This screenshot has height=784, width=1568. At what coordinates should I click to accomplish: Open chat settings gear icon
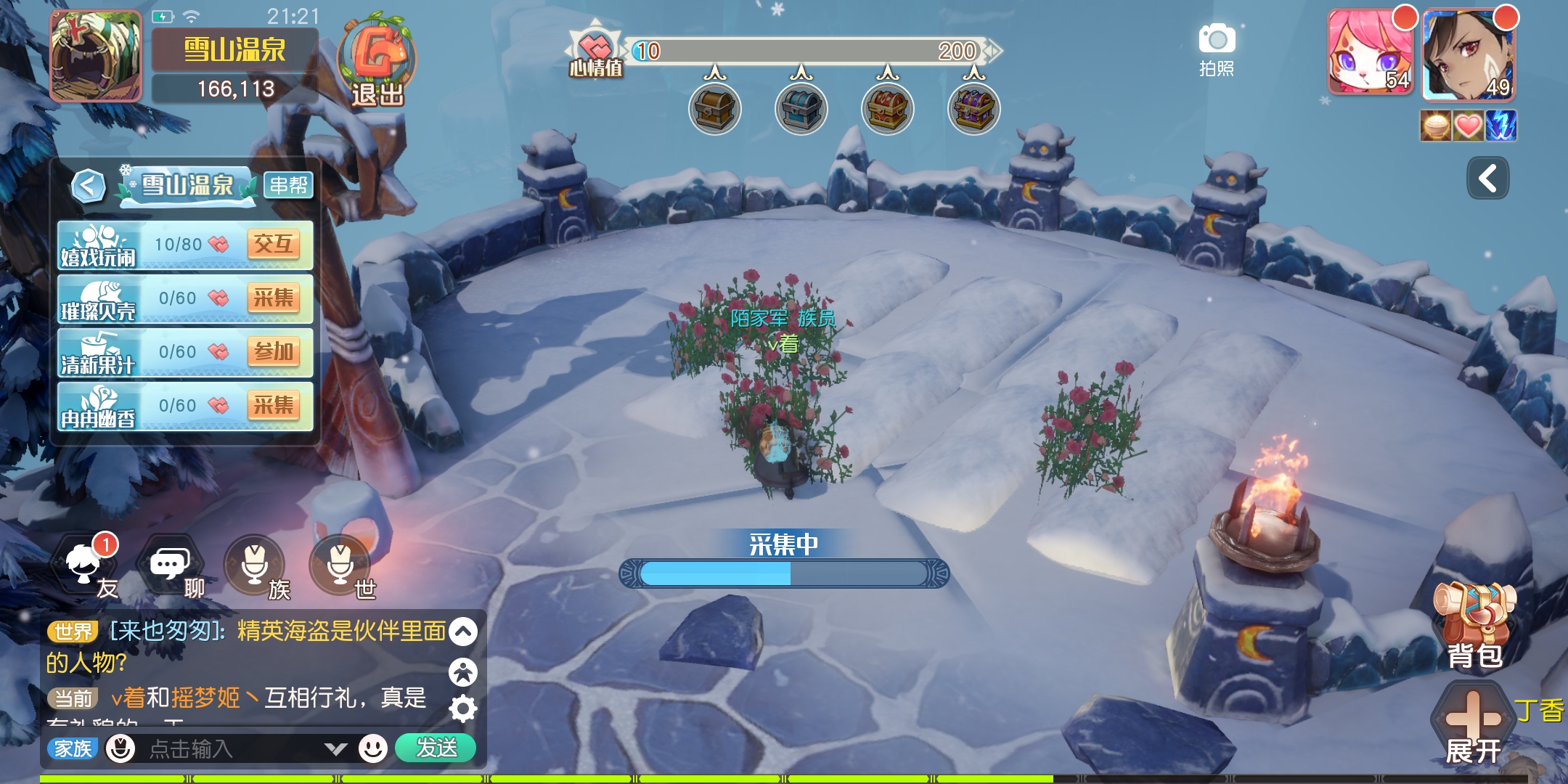(463, 709)
